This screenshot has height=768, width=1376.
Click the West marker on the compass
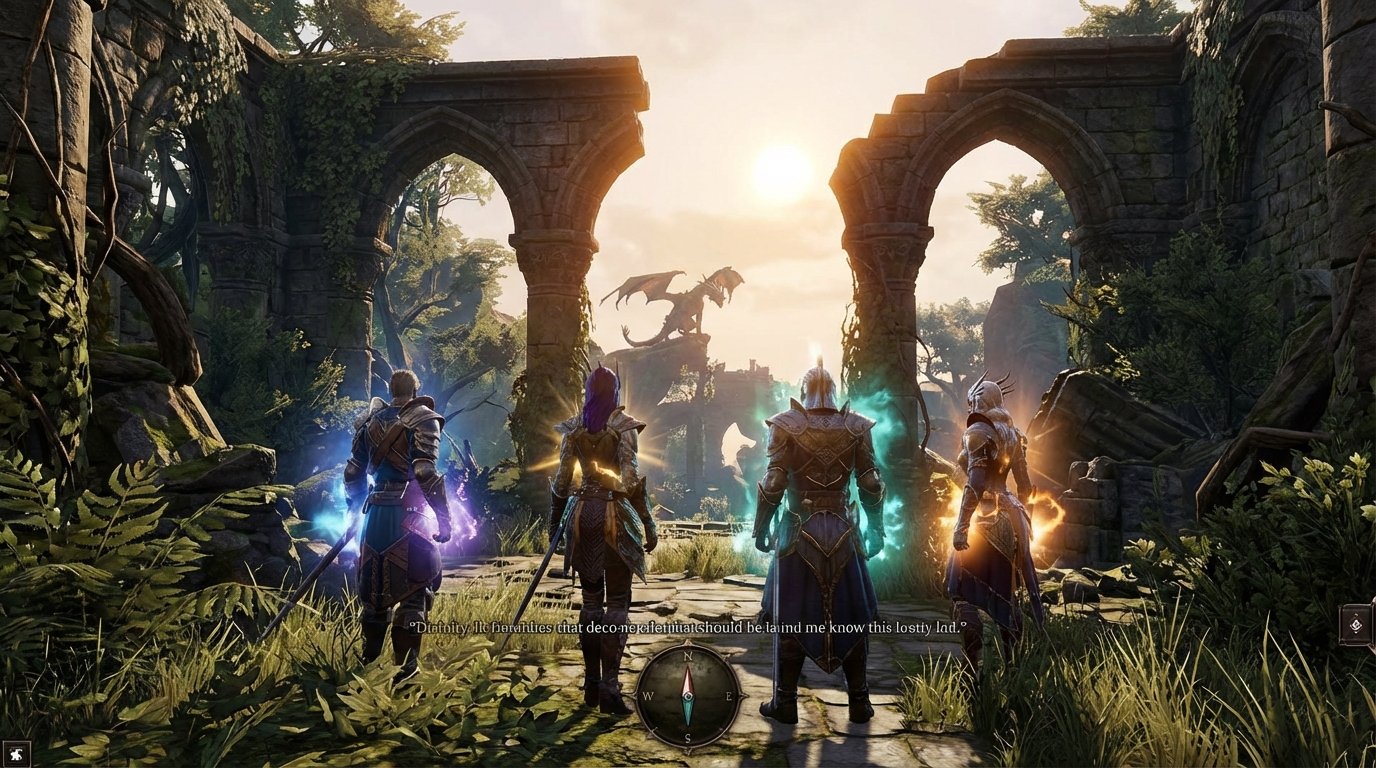point(648,696)
